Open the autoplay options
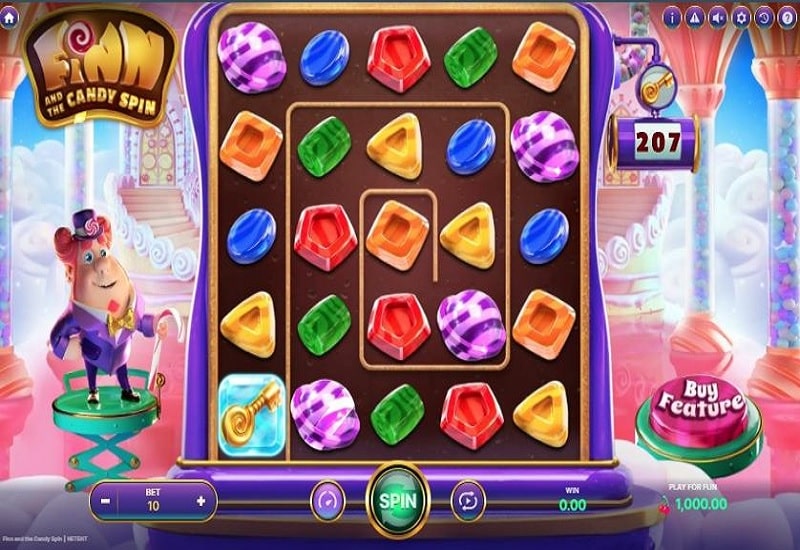 pos(468,500)
